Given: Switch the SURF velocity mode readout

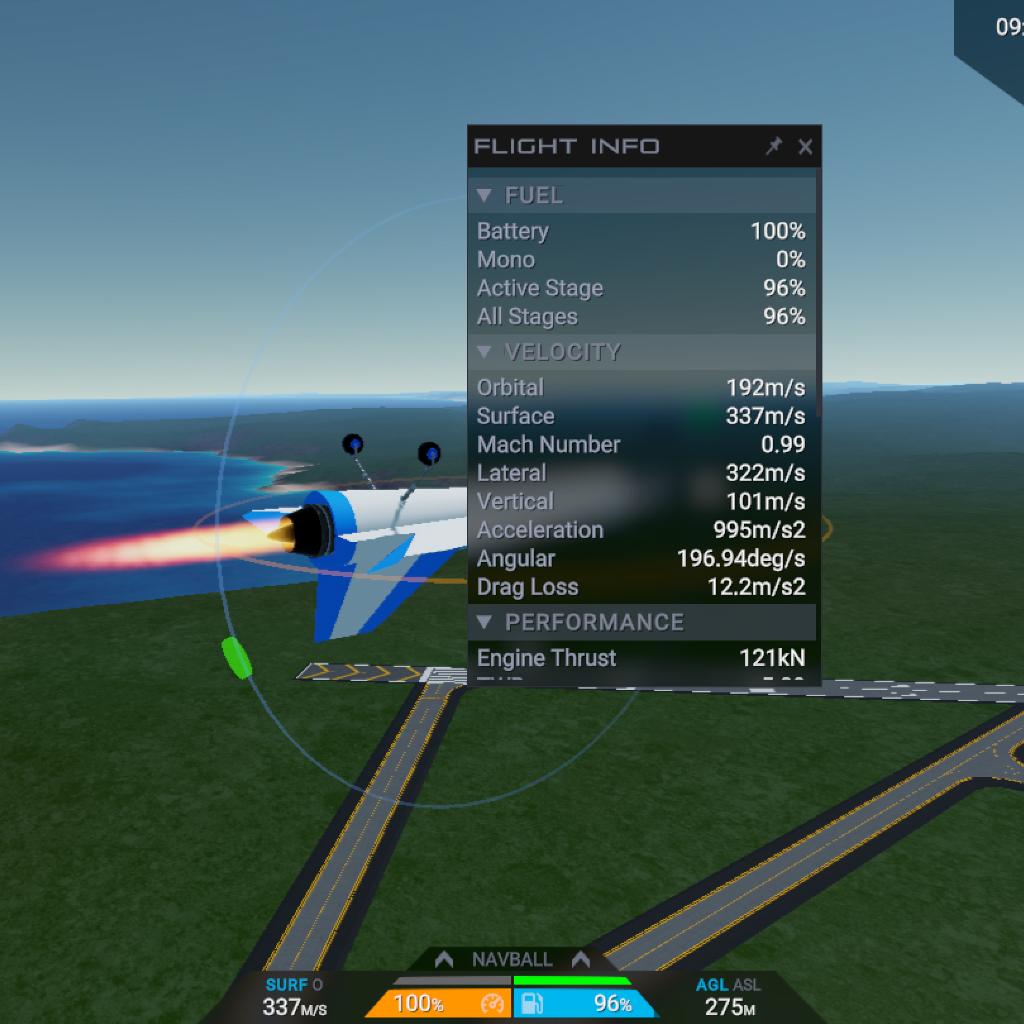Looking at the screenshot, I should [x=294, y=986].
